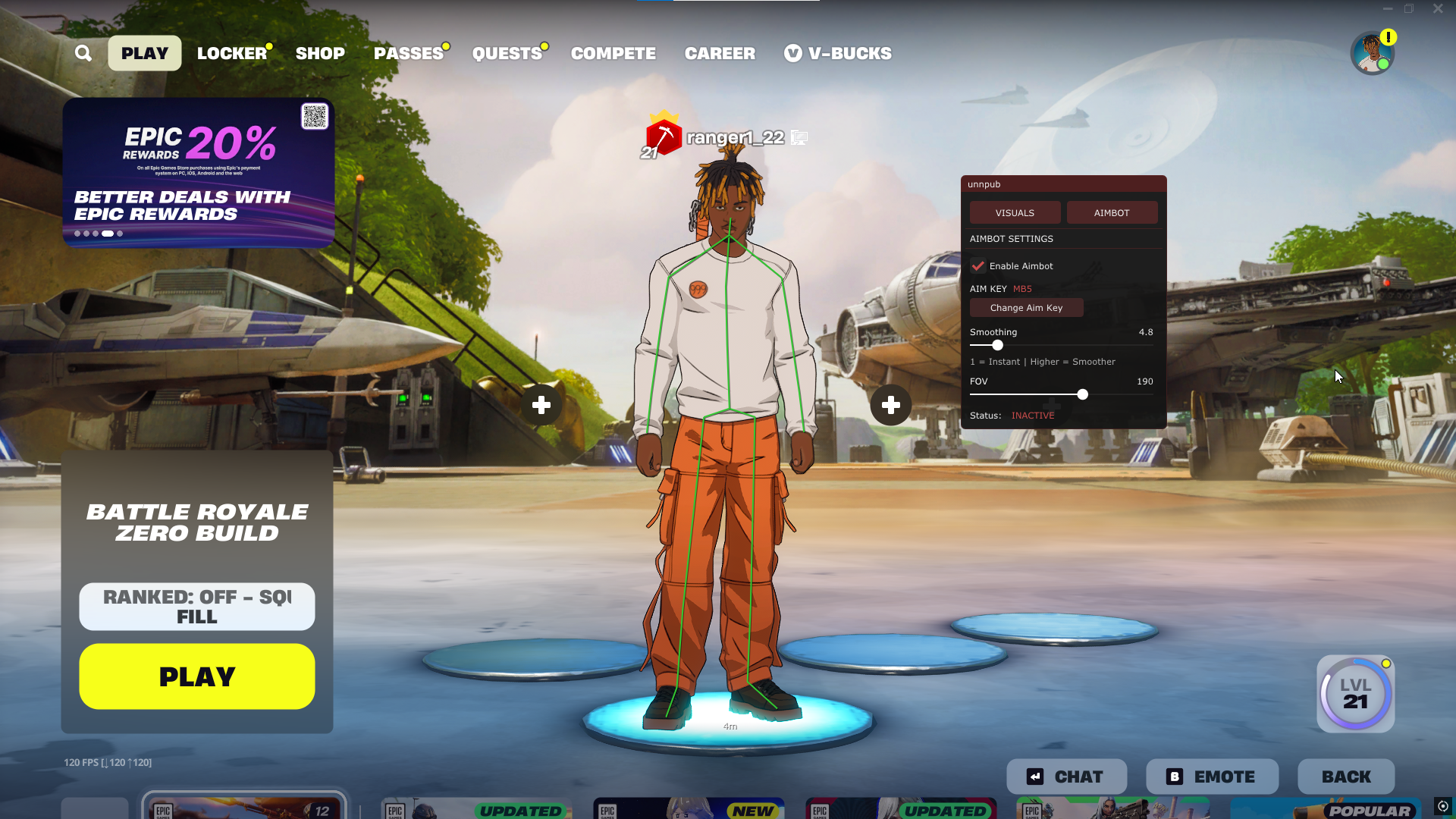1456x819 pixels.
Task: Open the search magnifier icon
Action: coord(83,53)
